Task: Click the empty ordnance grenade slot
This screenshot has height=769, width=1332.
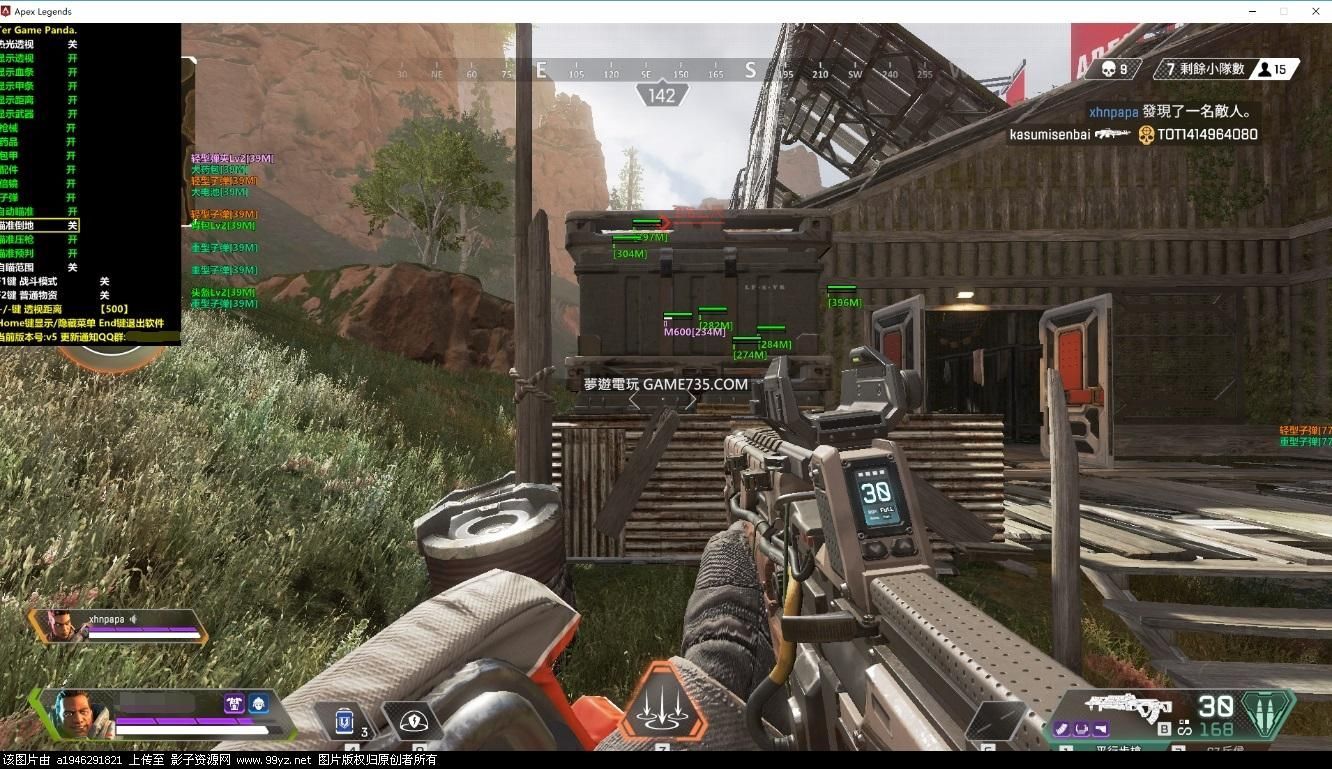Action: [995, 720]
